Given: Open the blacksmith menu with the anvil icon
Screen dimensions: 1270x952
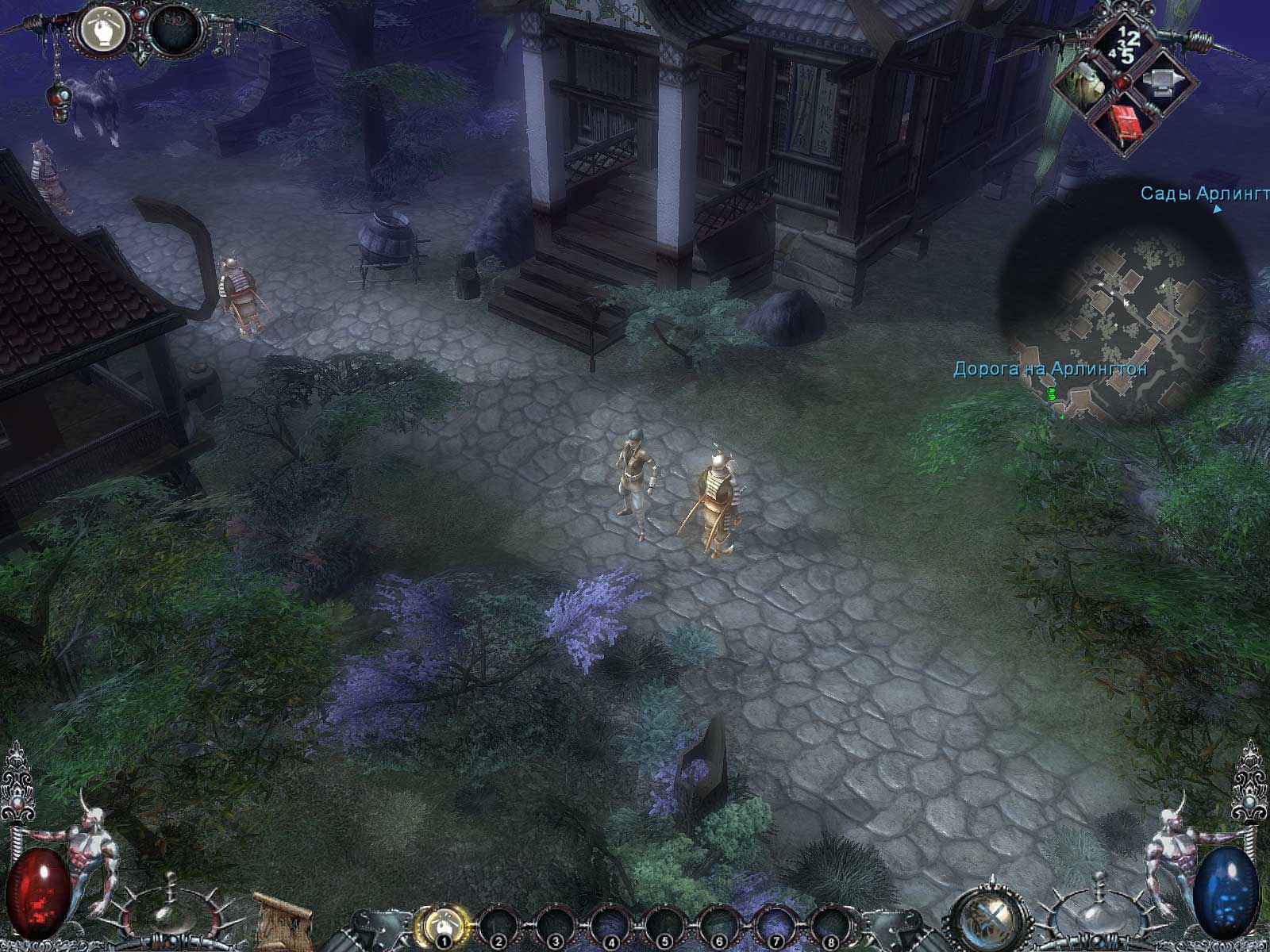Looking at the screenshot, I should [1163, 82].
